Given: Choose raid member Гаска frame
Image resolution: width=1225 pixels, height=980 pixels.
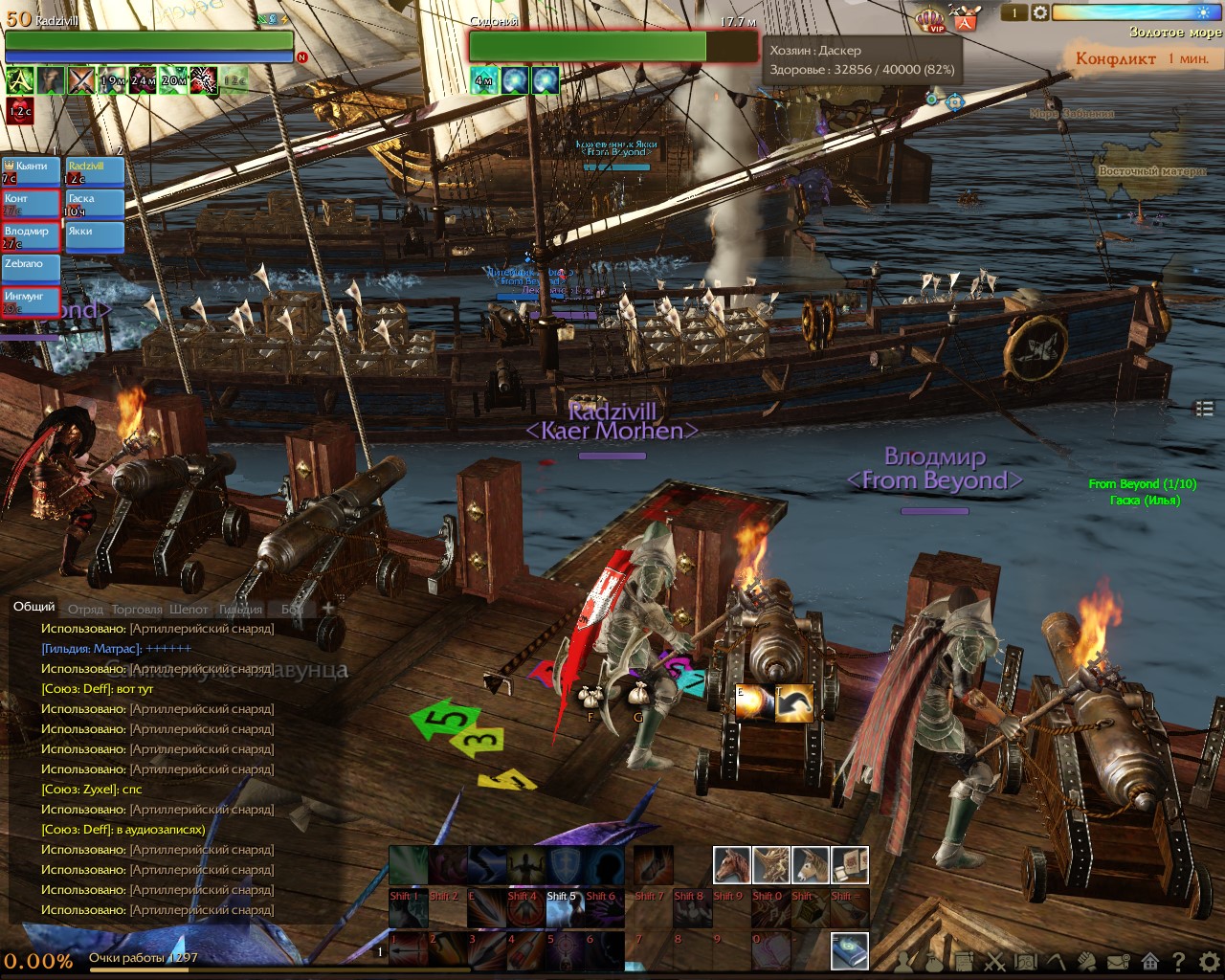Looking at the screenshot, I should point(94,204).
